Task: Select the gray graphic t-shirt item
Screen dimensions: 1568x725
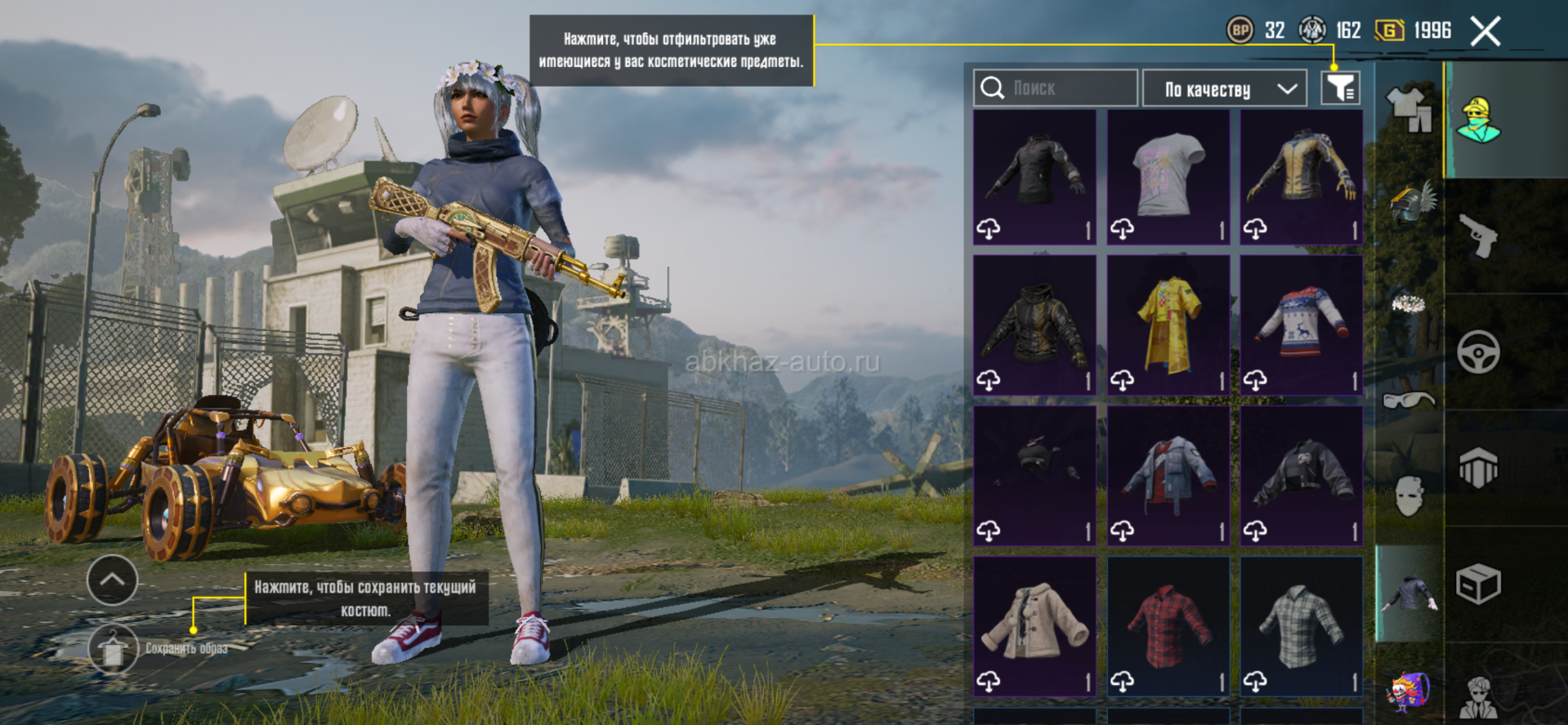Action: [1168, 177]
